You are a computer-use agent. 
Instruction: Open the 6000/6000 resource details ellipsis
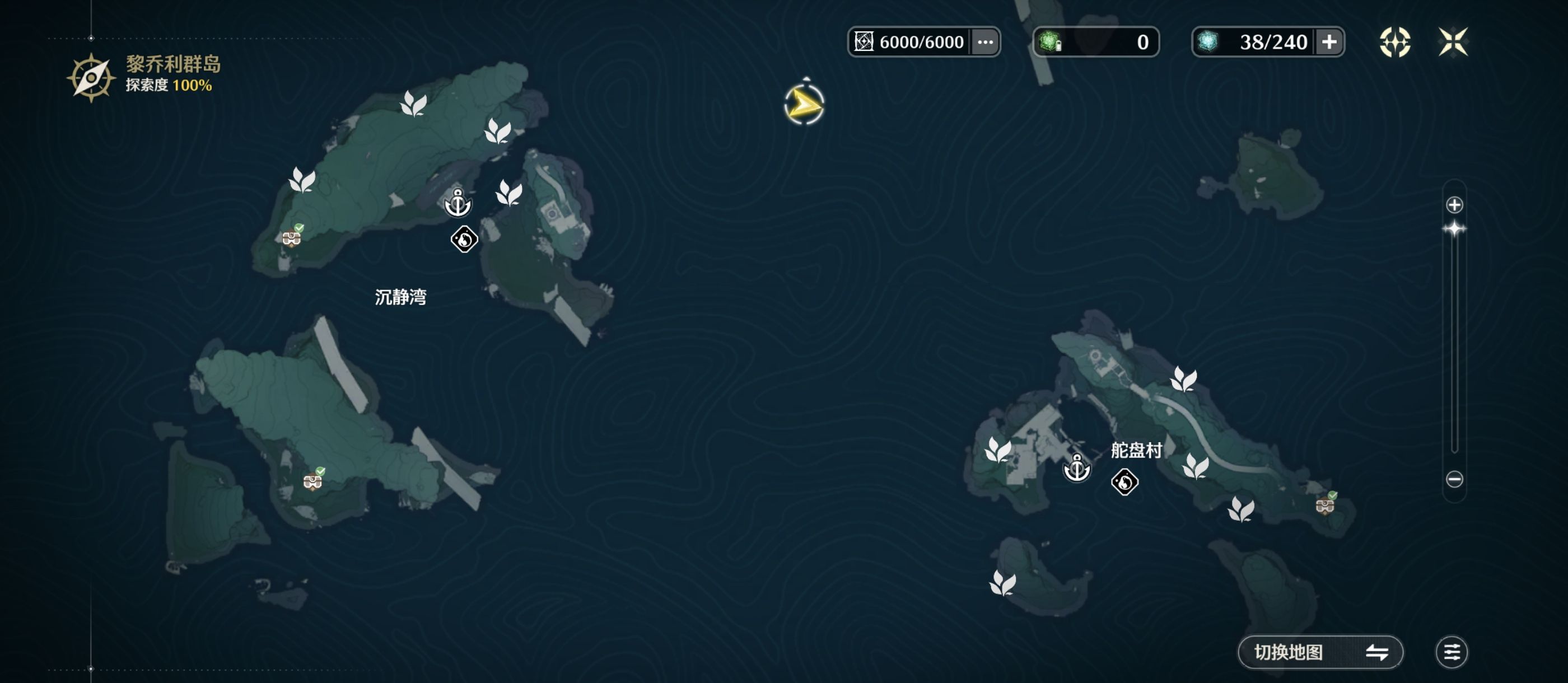pos(985,42)
